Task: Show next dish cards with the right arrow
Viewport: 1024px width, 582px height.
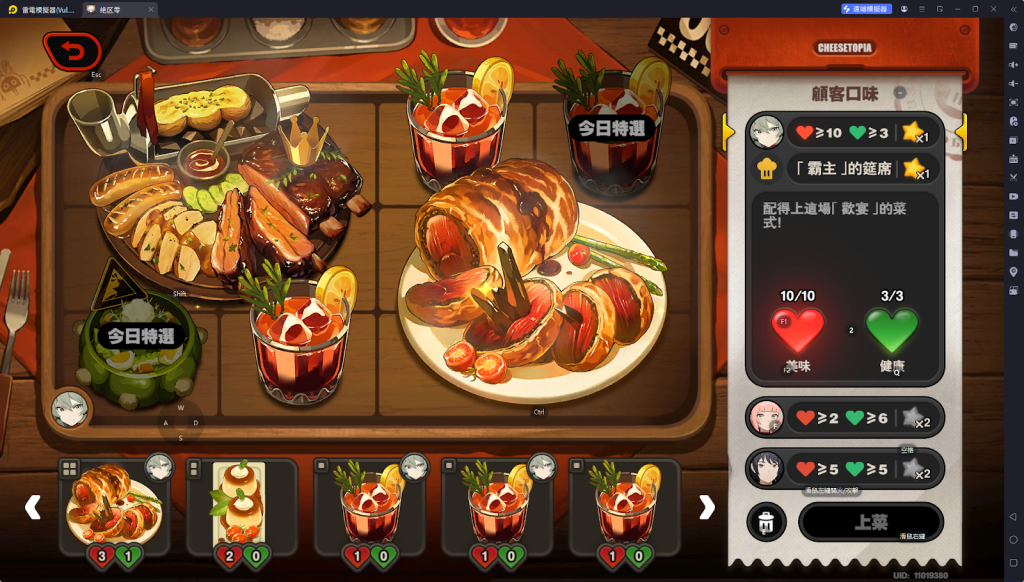Action: [707, 507]
